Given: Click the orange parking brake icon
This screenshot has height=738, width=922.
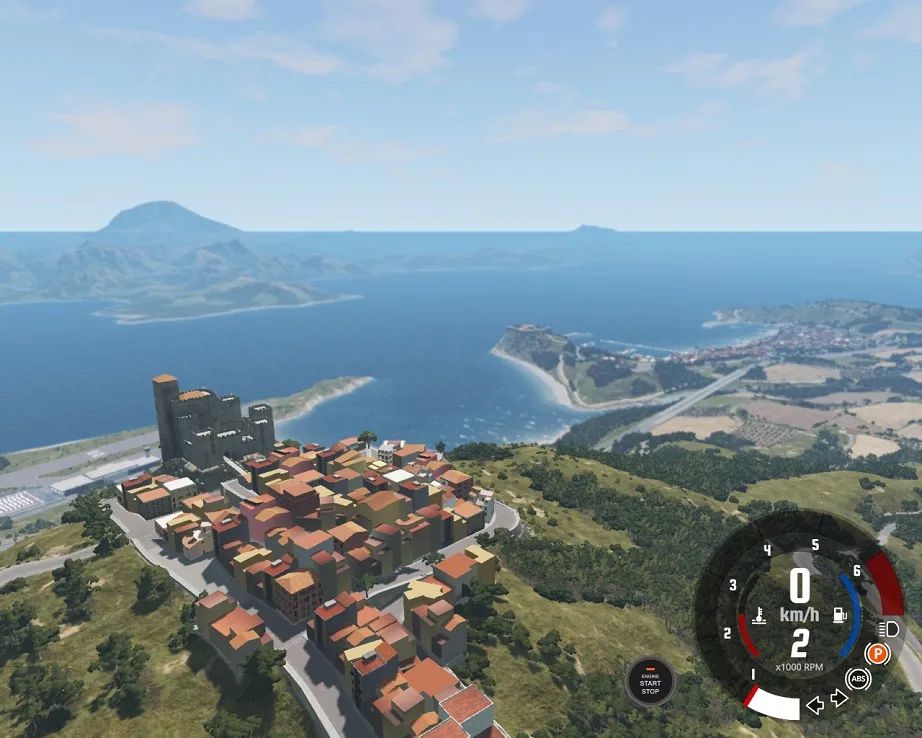Looking at the screenshot, I should coord(876,654).
